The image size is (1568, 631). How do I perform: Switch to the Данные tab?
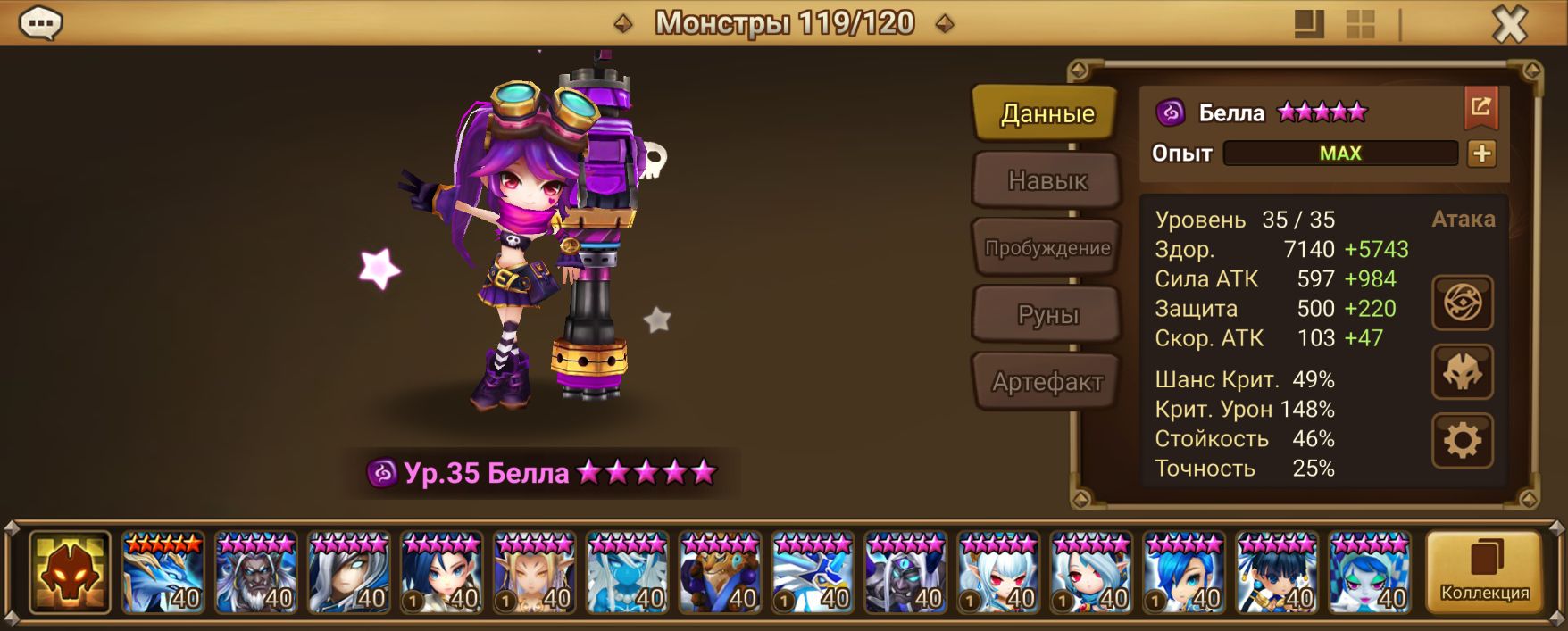coord(1047,113)
